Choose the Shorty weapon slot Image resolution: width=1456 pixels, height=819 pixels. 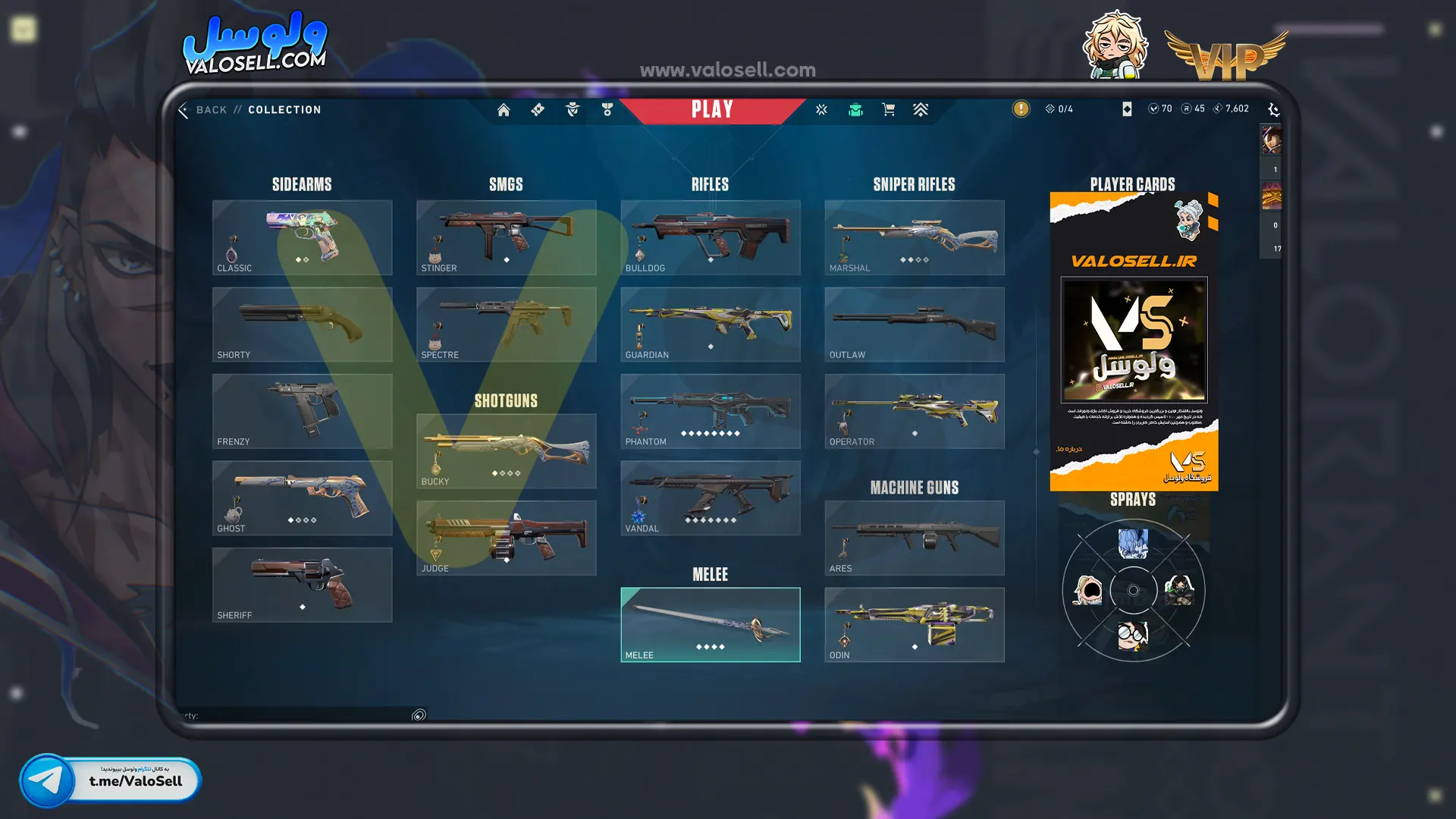click(x=302, y=324)
